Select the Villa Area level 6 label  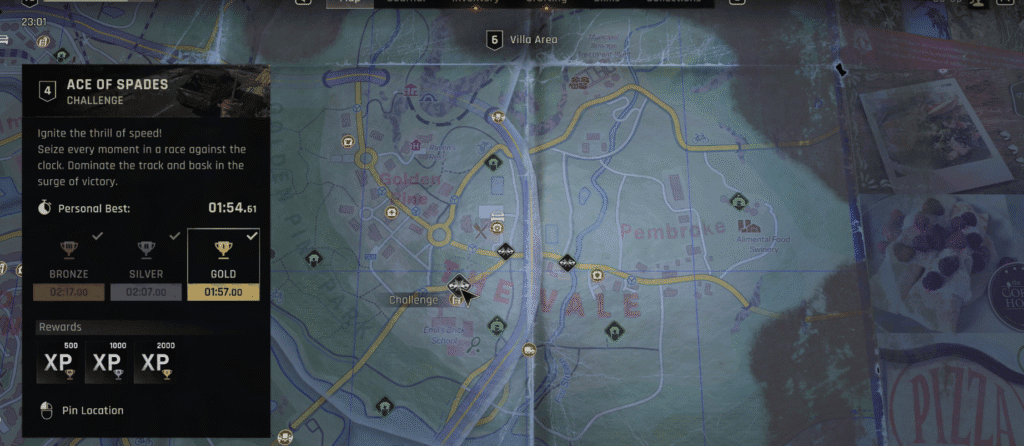tap(522, 40)
